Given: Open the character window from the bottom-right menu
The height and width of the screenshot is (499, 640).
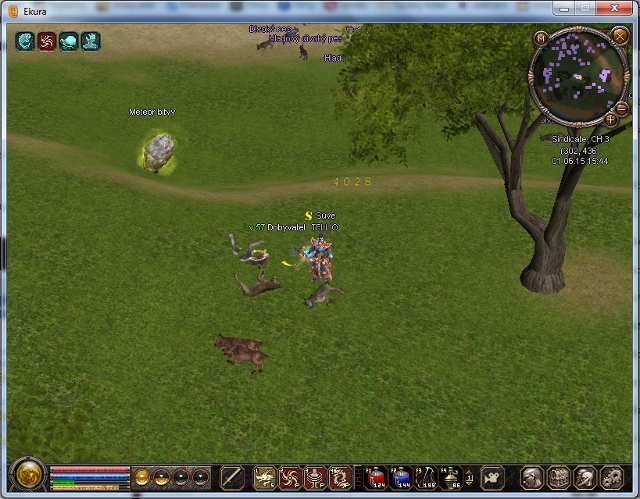Looking at the screenshot, I should [x=533, y=477].
